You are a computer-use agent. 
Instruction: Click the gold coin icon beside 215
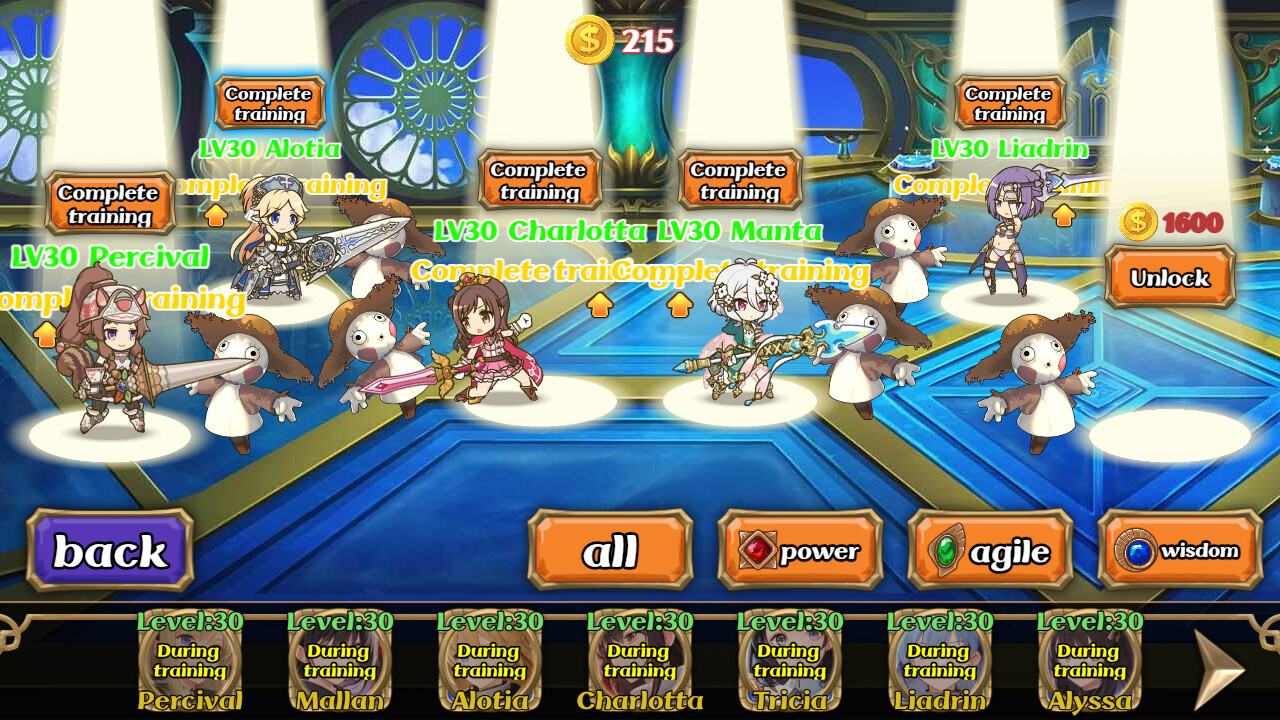click(x=588, y=40)
